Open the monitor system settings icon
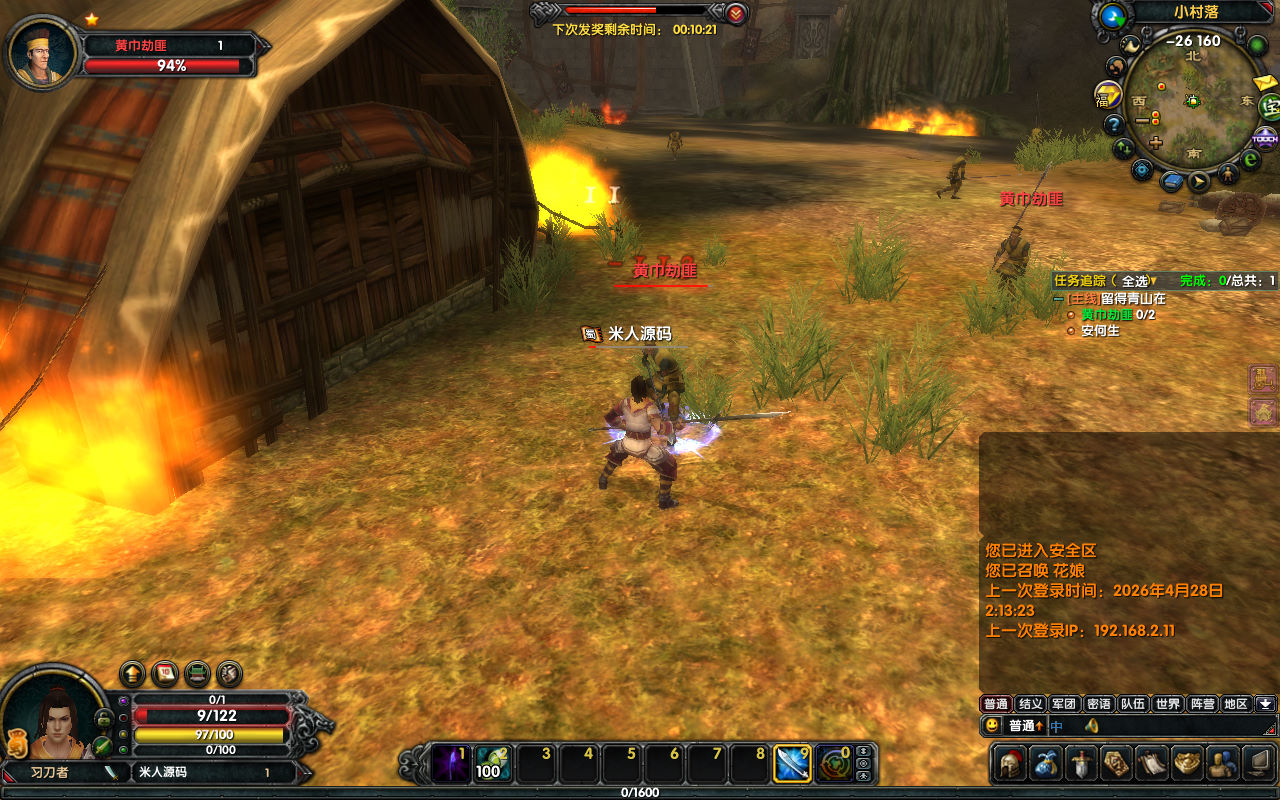 pyautogui.click(x=1257, y=764)
